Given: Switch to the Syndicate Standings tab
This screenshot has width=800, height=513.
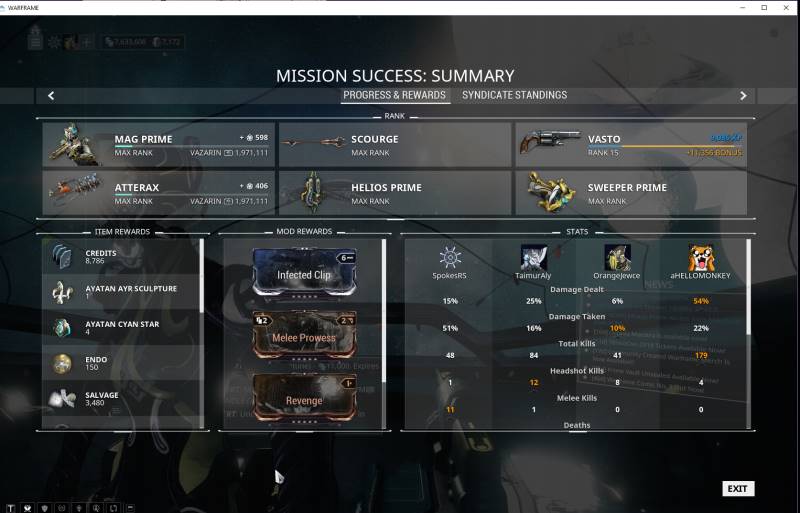Looking at the screenshot, I should coord(514,95).
